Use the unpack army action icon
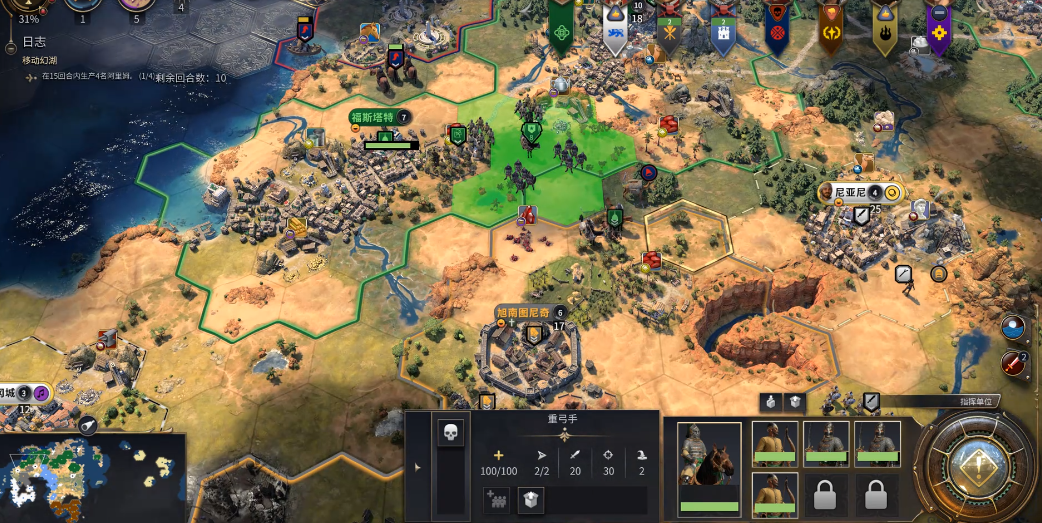Viewport: 1042px width, 523px height. pos(530,499)
